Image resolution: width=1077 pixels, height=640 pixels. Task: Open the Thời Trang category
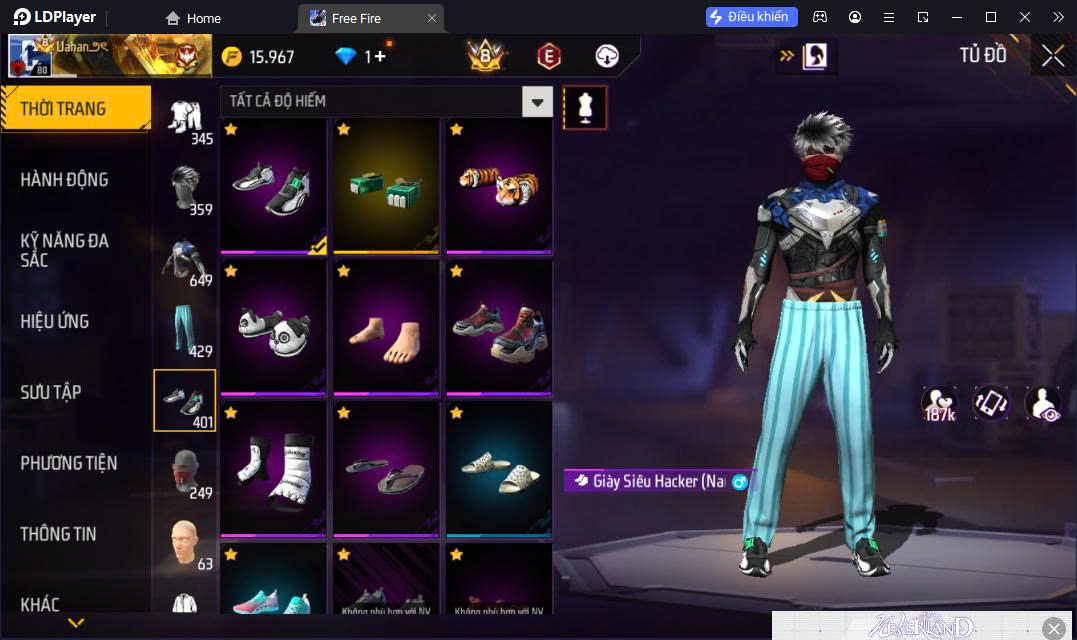click(x=75, y=109)
